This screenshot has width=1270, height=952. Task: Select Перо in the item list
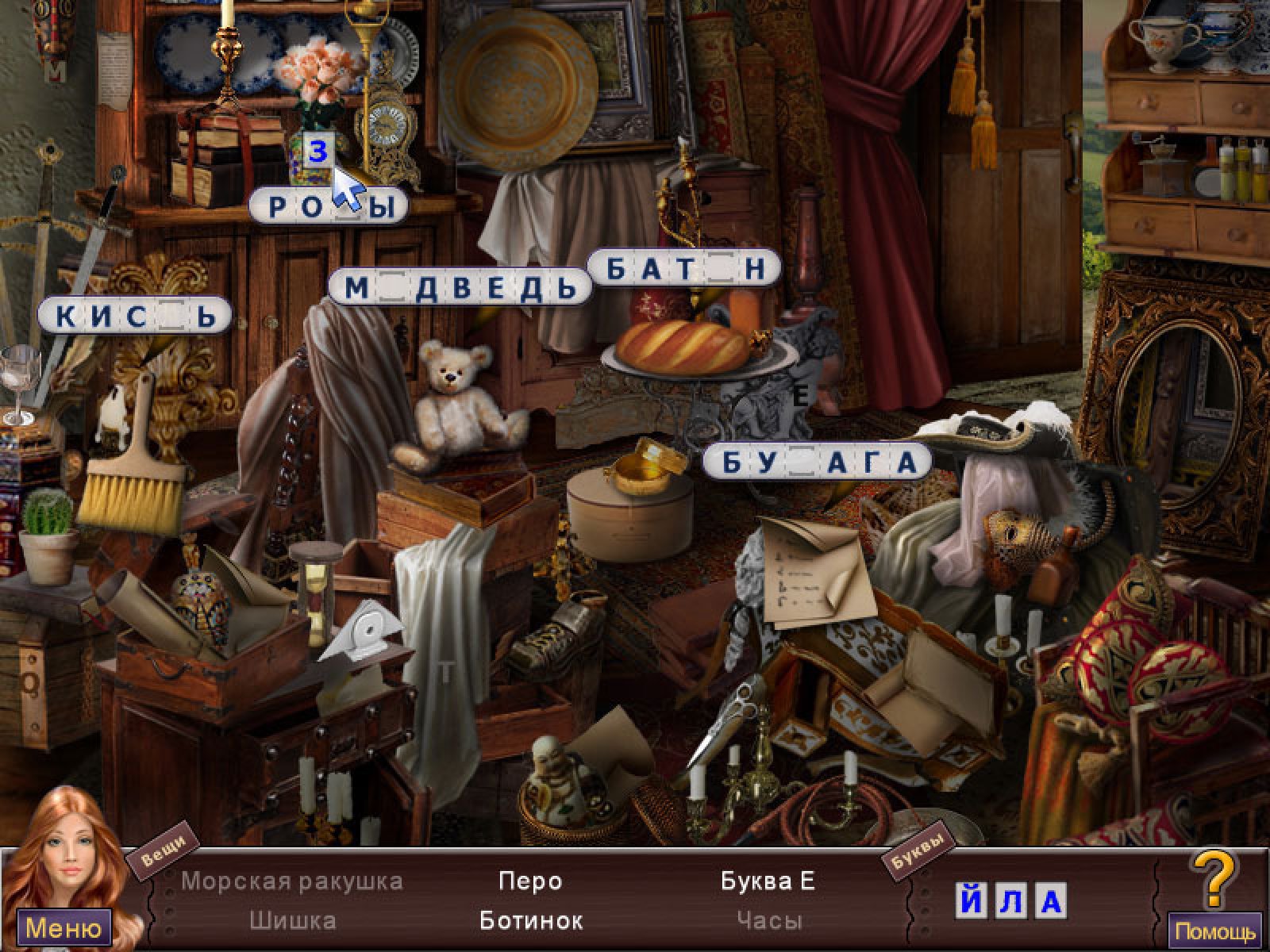530,881
